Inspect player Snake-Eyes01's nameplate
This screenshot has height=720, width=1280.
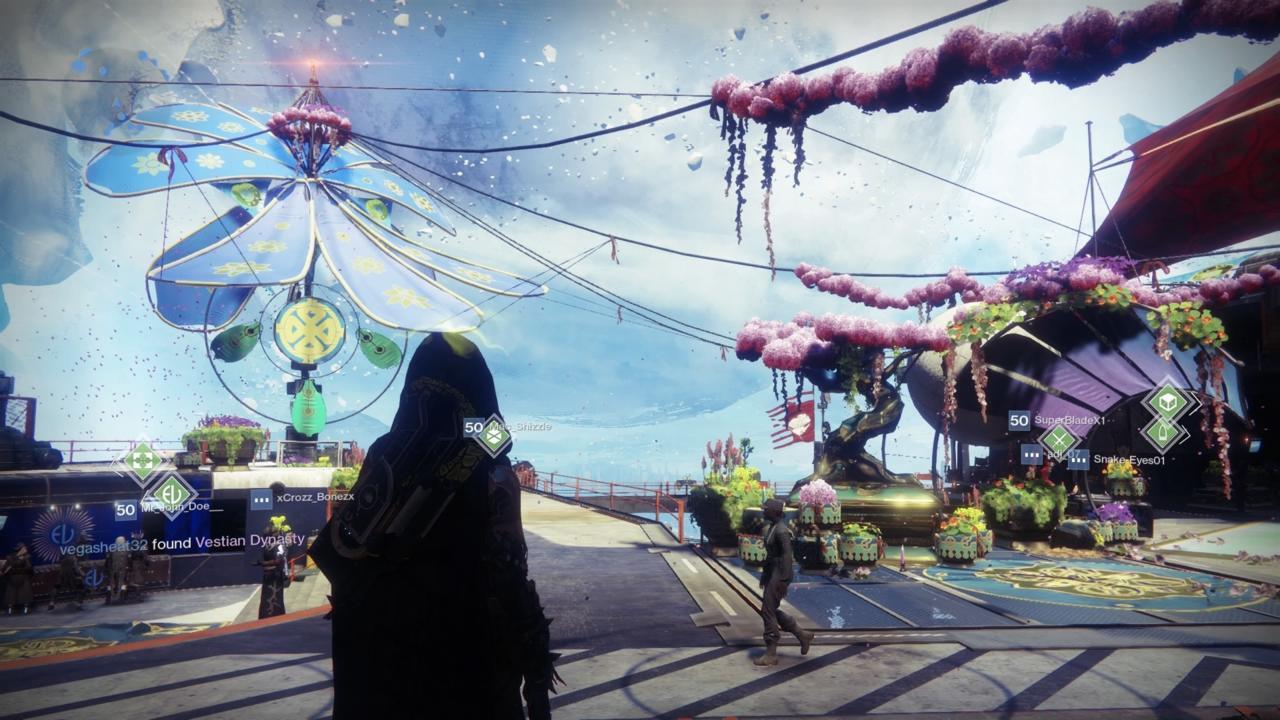pos(1128,460)
